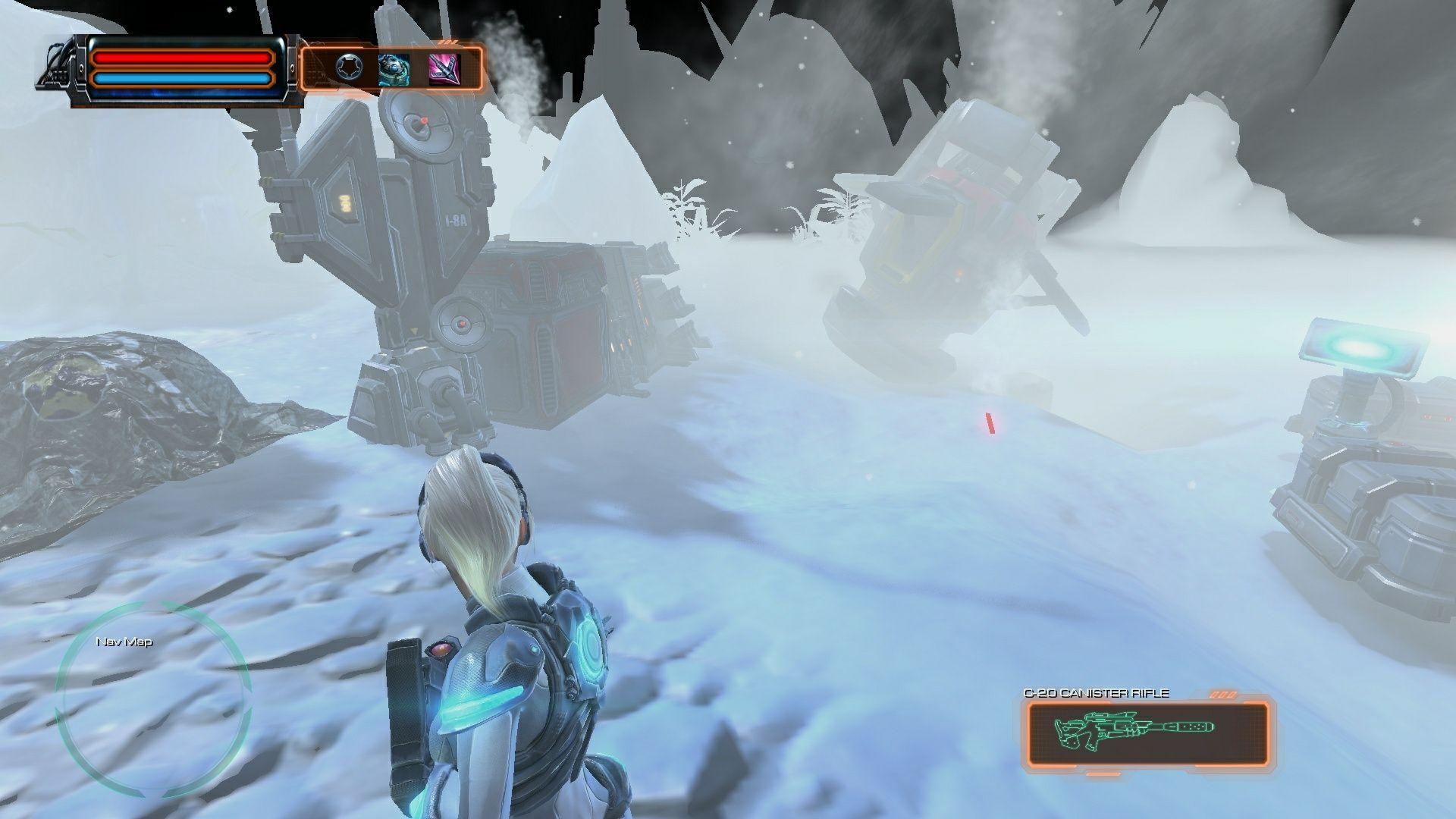The width and height of the screenshot is (1456, 819).
Task: Select the C-20 Canister Rifle weapon panel
Action: [x=1147, y=731]
